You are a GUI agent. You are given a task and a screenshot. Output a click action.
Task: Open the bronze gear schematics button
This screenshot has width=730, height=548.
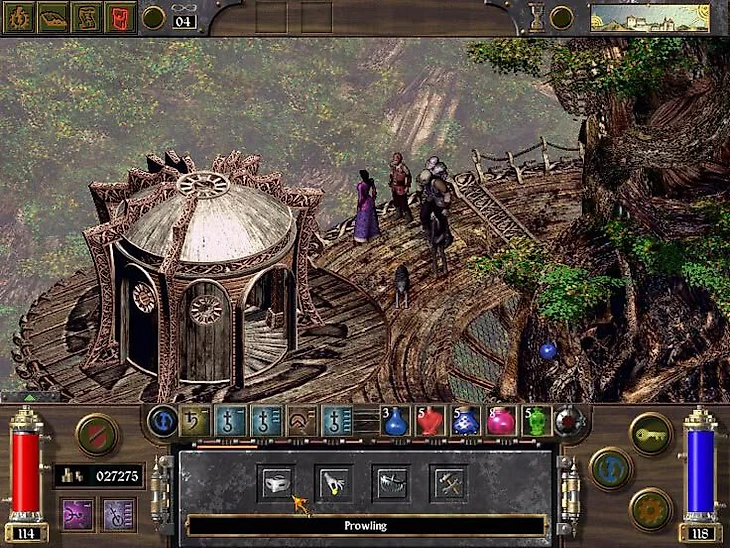[x=650, y=508]
